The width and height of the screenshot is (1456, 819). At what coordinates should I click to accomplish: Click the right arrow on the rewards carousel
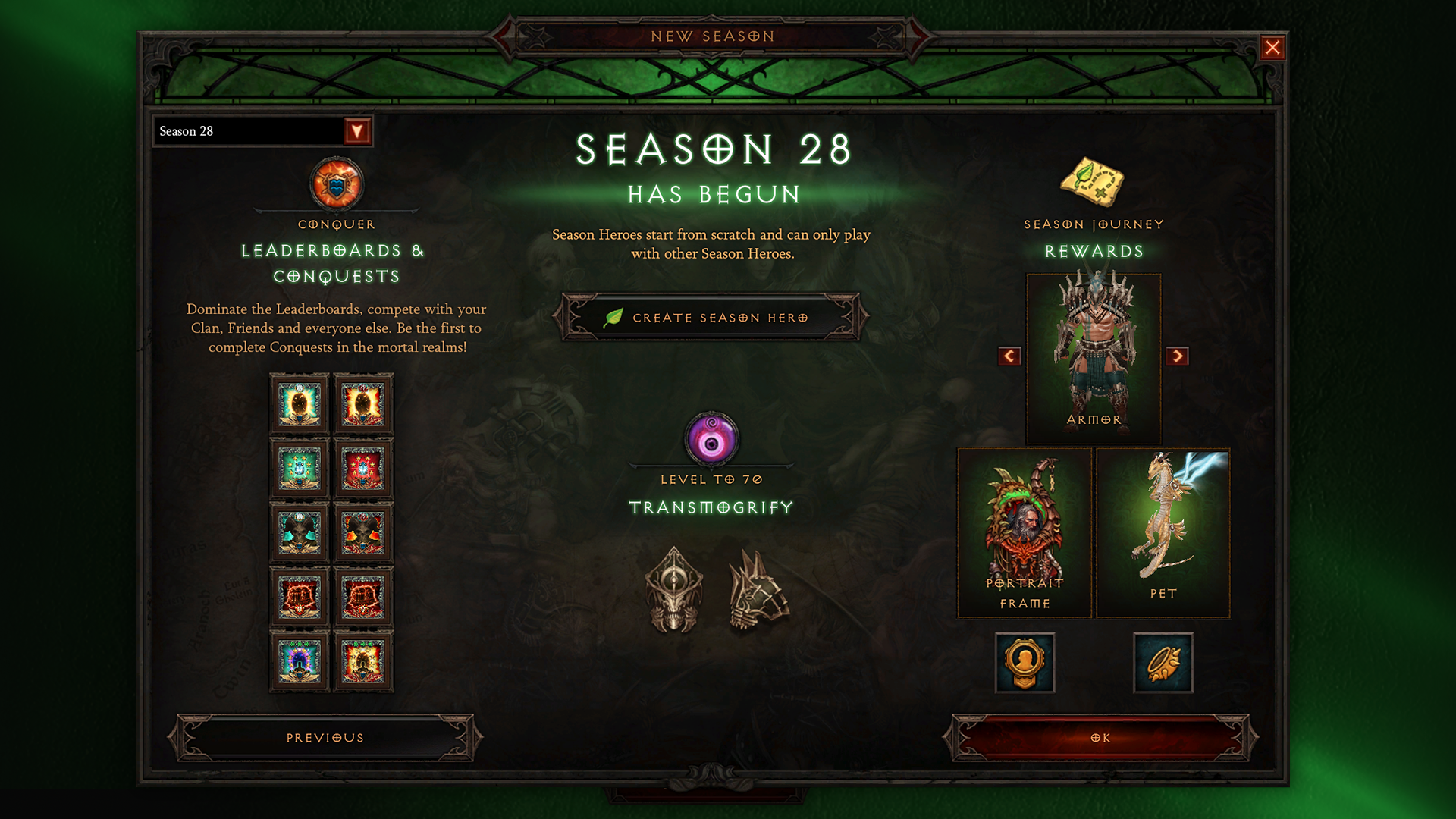[x=1180, y=356]
